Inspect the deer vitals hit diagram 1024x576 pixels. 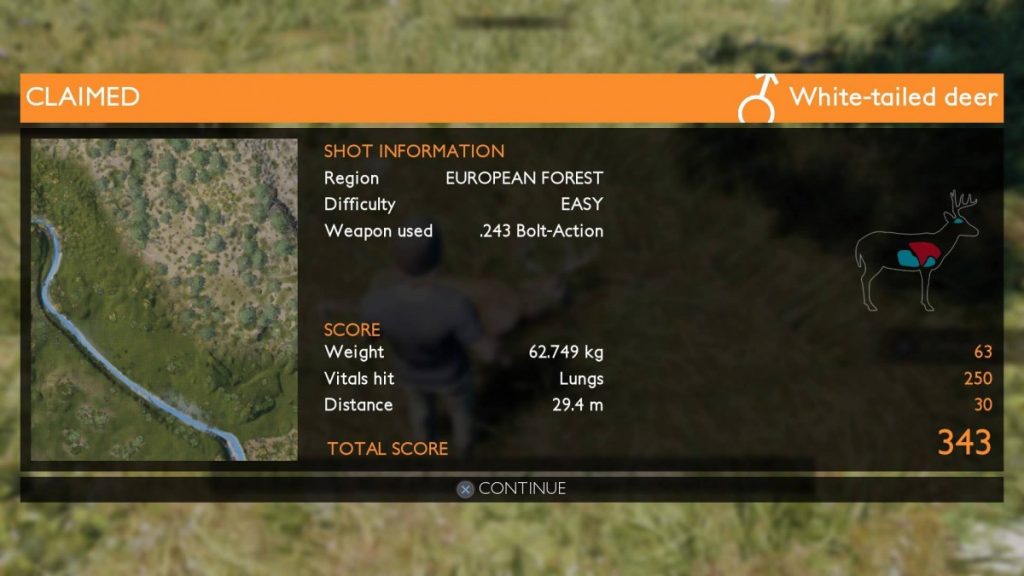(x=916, y=251)
